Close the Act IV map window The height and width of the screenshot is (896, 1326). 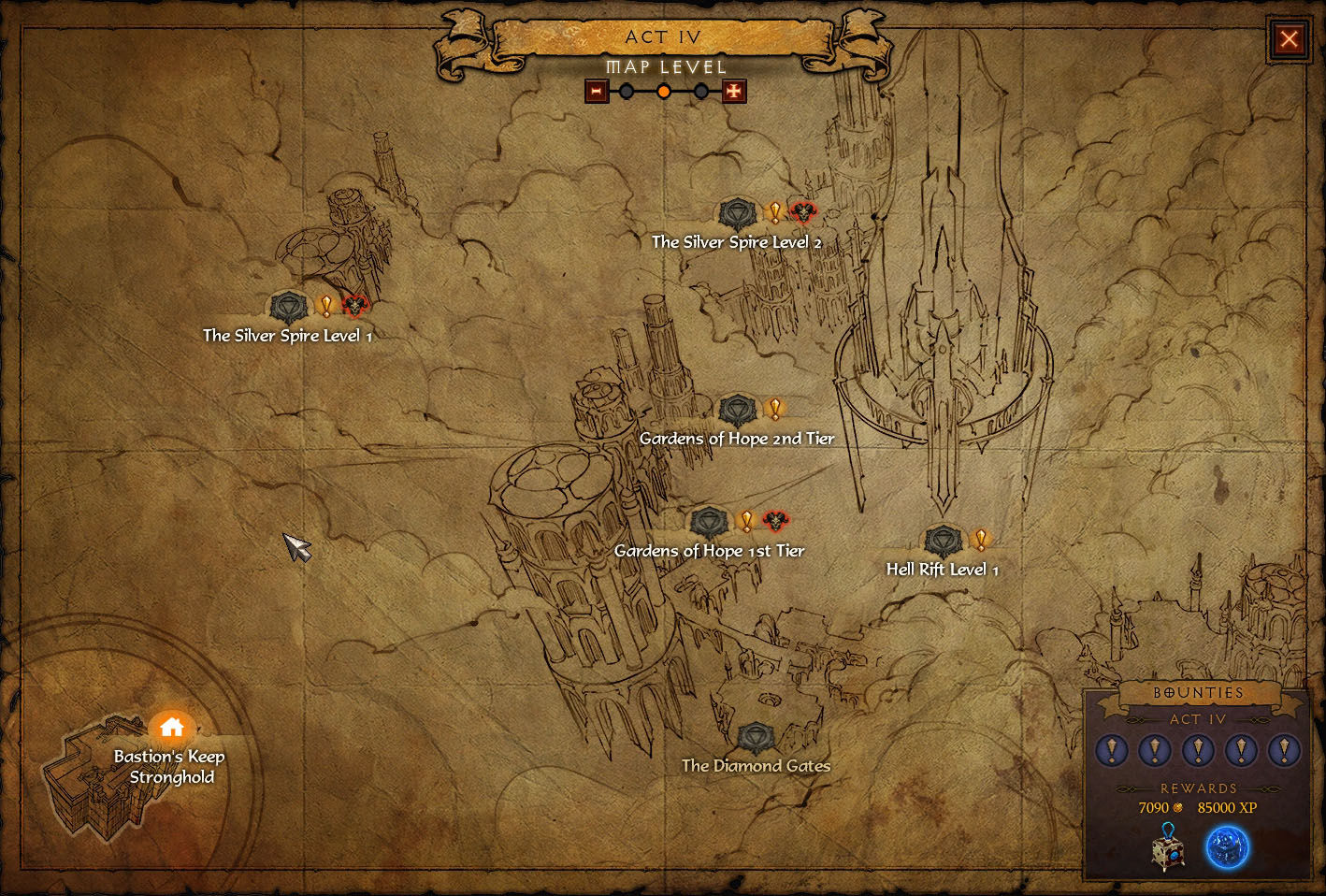click(x=1289, y=39)
